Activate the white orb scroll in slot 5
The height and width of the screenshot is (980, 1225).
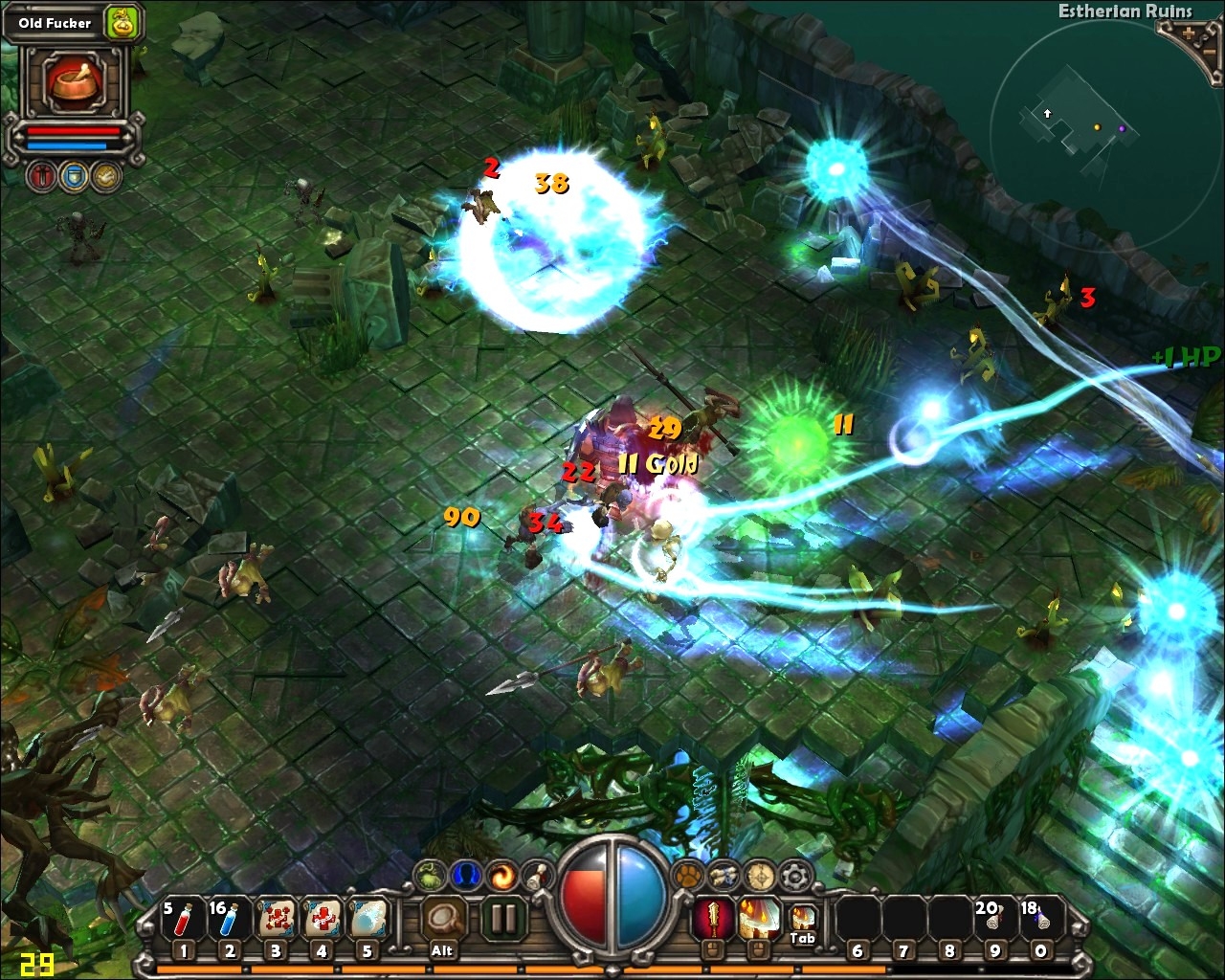[x=367, y=919]
